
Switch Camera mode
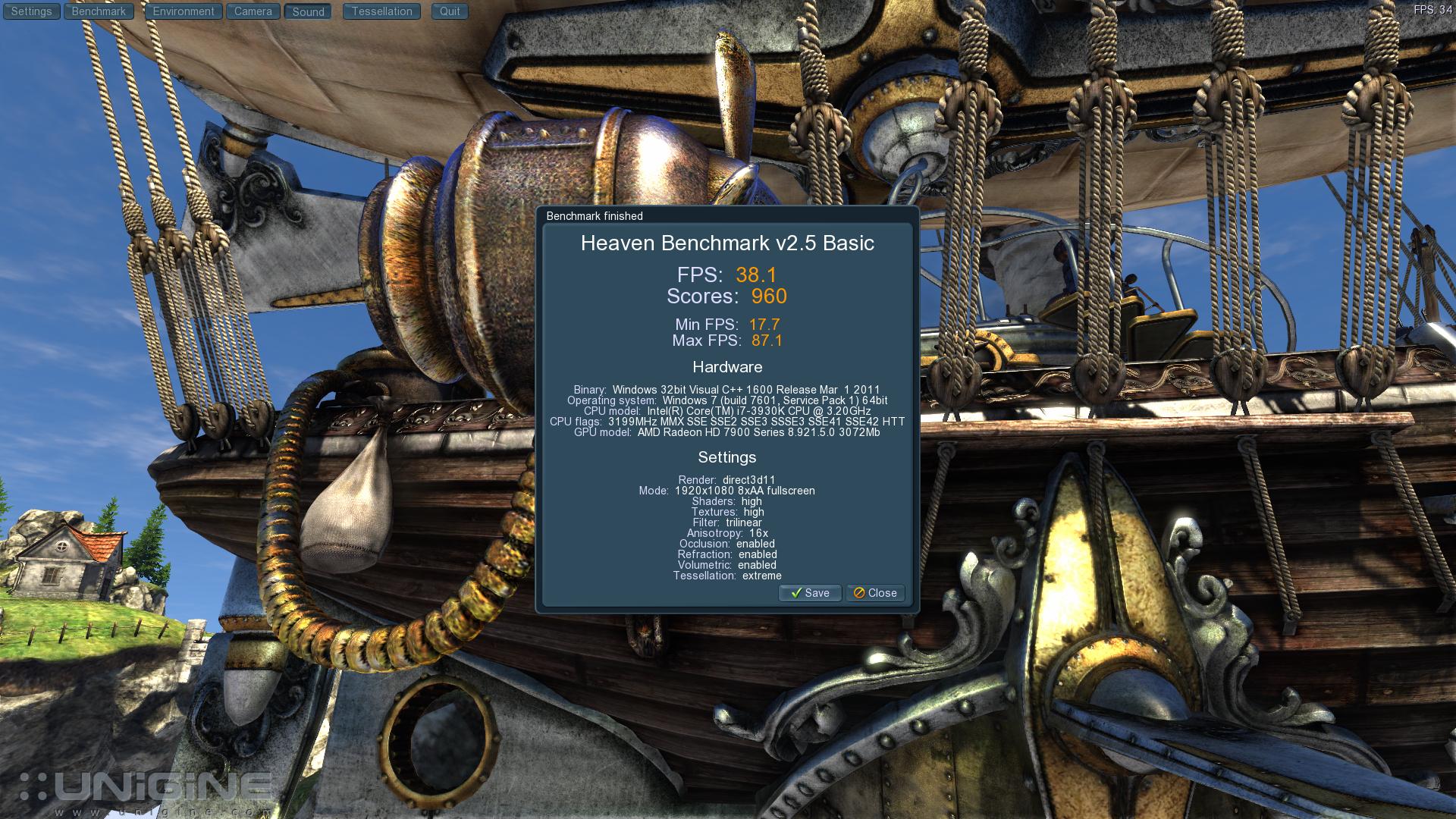(253, 11)
